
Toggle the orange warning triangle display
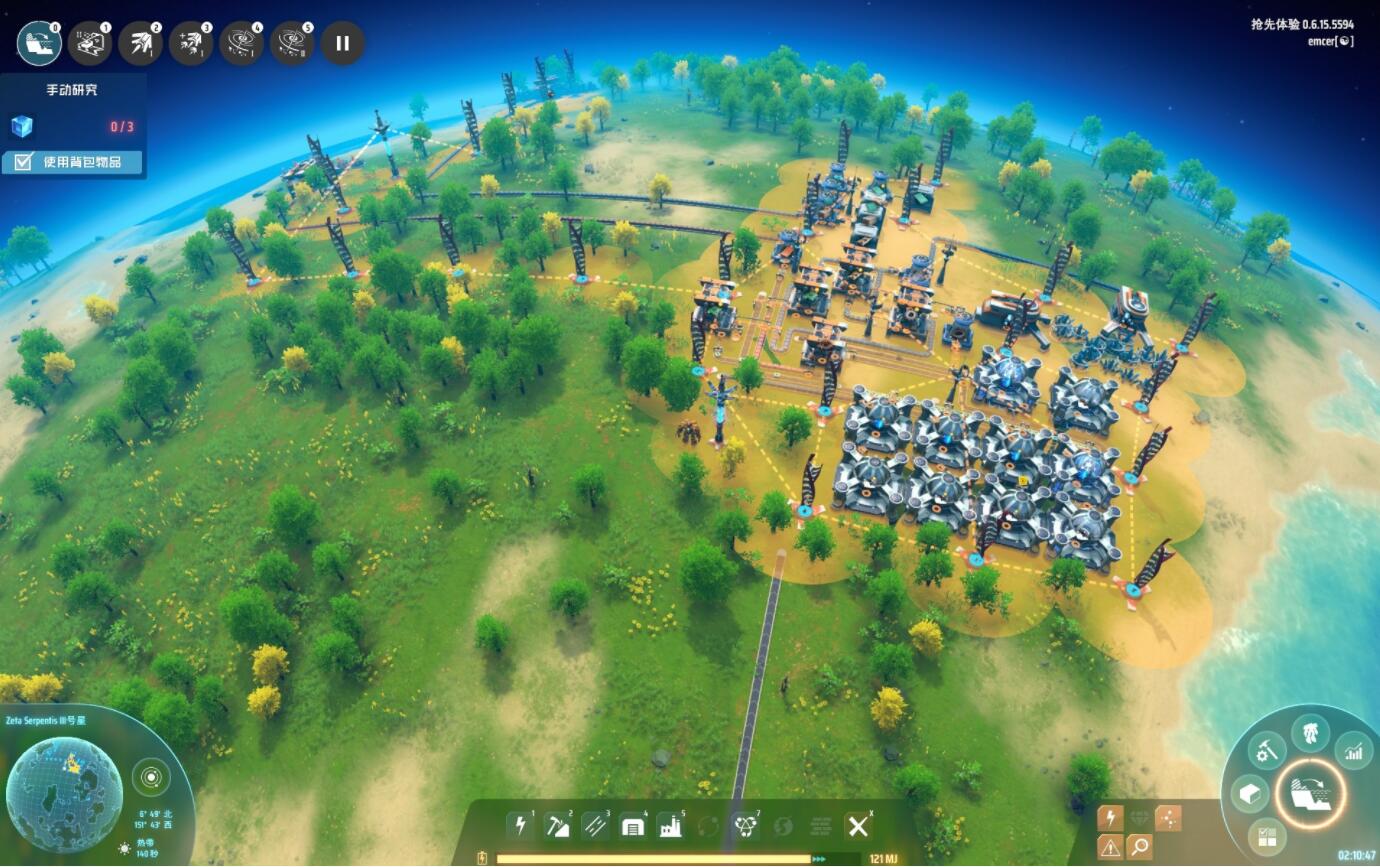pos(1110,847)
